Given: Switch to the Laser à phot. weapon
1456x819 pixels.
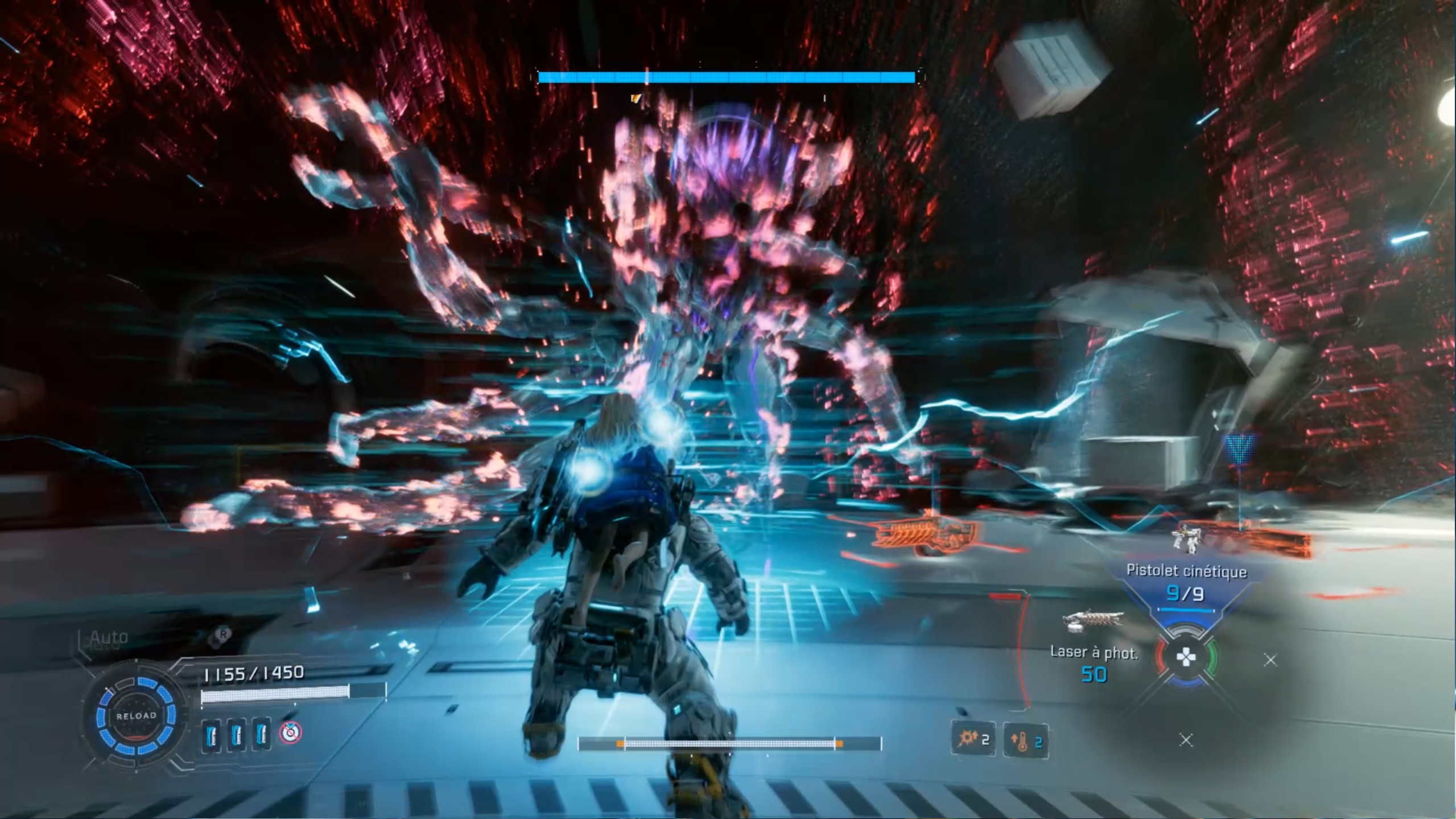Looking at the screenshot, I should coord(1094,652).
